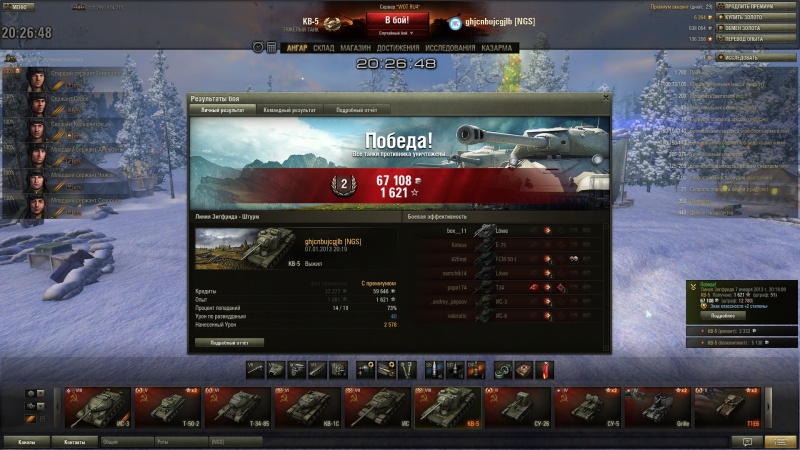Open the Исследования tab
800x450 pixels.
tap(449, 47)
